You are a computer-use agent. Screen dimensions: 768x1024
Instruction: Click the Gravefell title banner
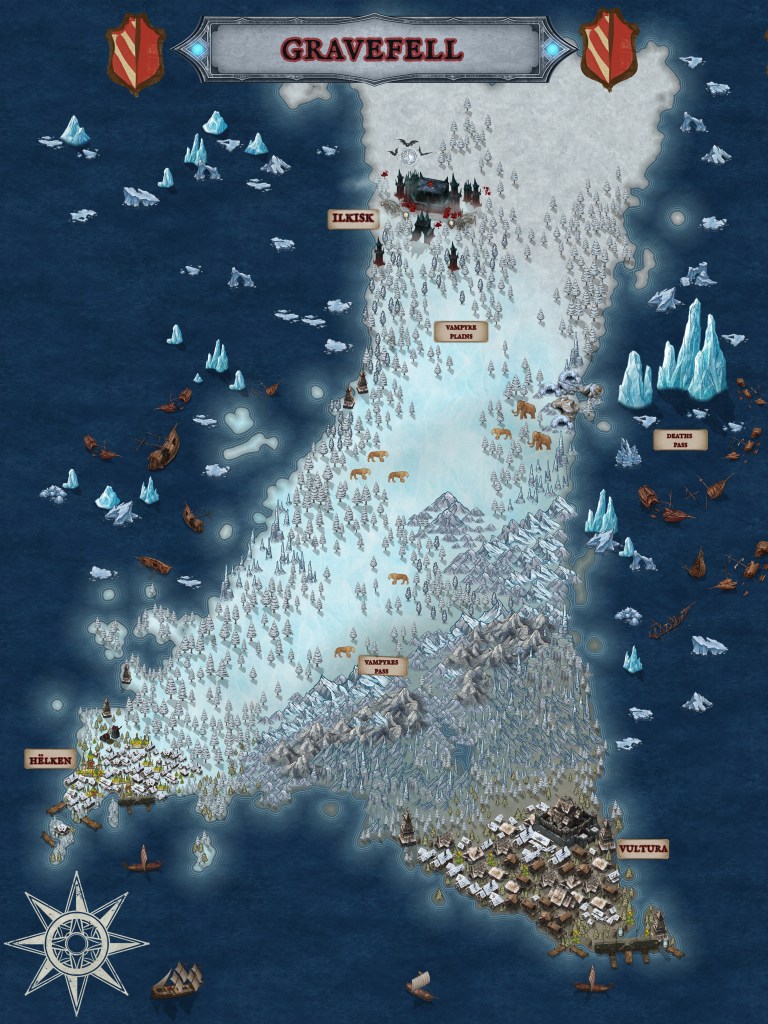[x=373, y=46]
